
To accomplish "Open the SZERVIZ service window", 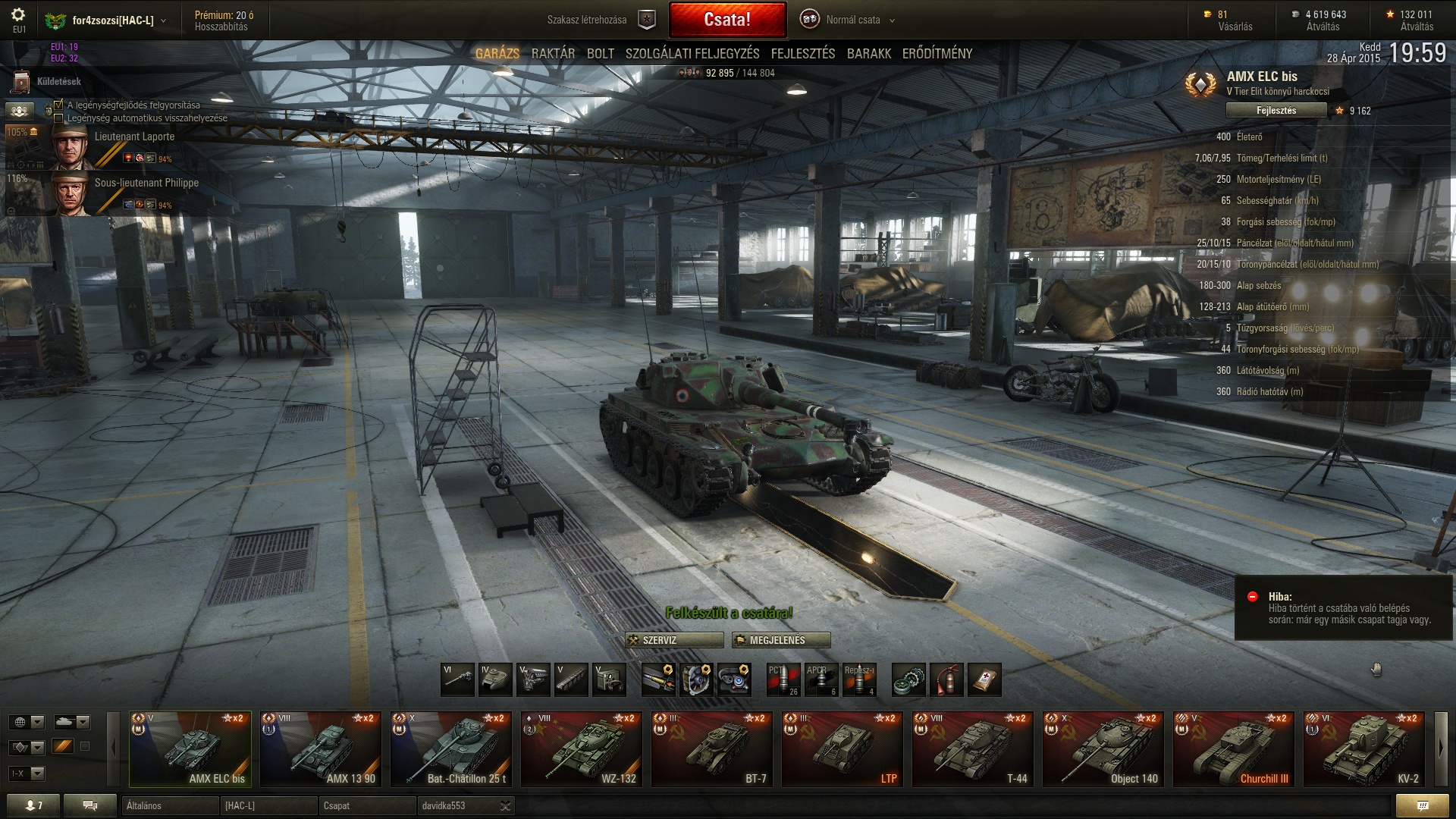I will [x=674, y=641].
